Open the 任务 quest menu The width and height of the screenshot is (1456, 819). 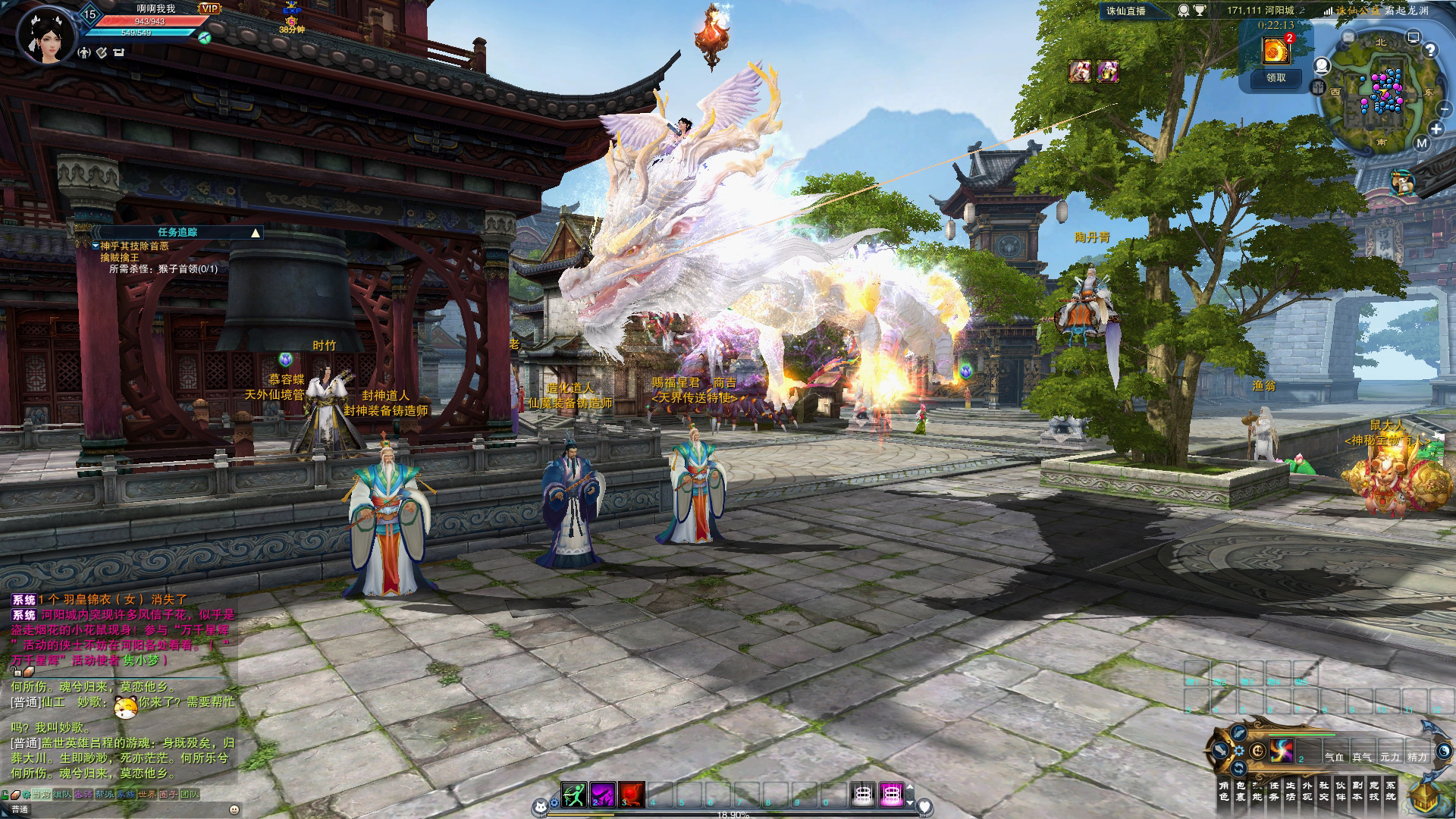point(1274,791)
